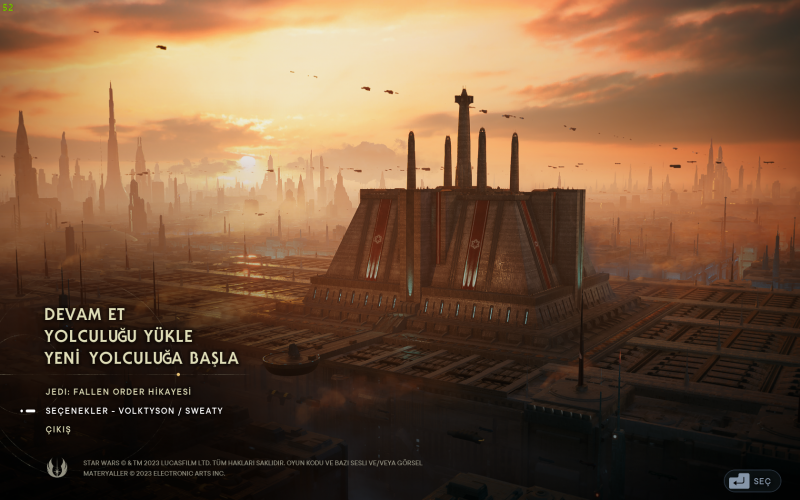800x500 pixels.
Task: Choose Yeni Yolculuğa Başla
Action: (x=142, y=358)
